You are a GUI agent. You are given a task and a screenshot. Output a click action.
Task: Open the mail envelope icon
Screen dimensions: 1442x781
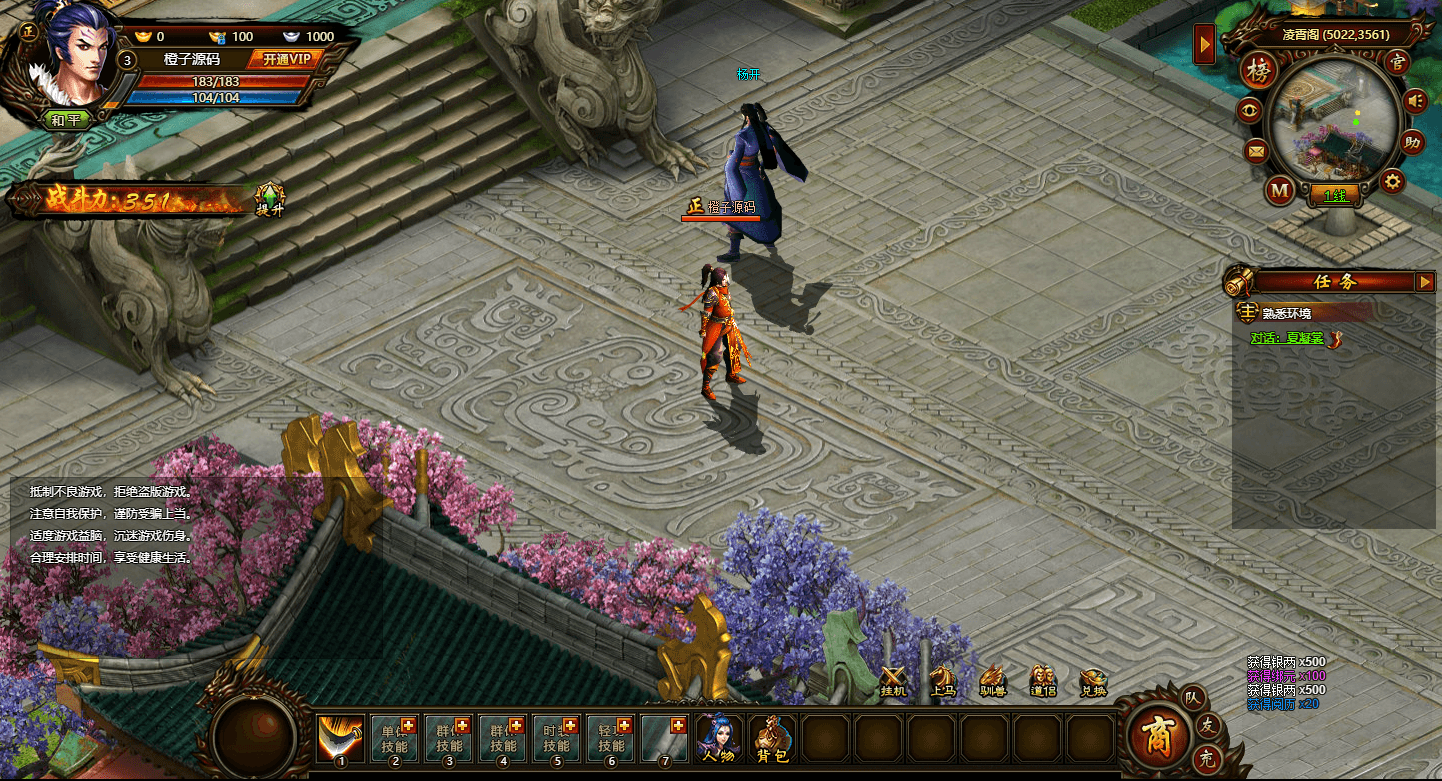click(x=1256, y=152)
